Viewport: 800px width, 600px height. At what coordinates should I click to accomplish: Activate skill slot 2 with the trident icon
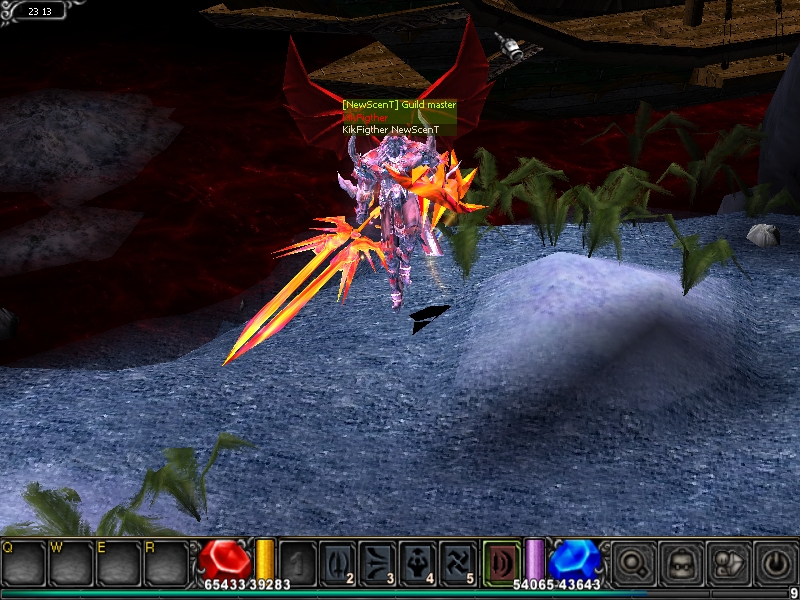tap(339, 562)
